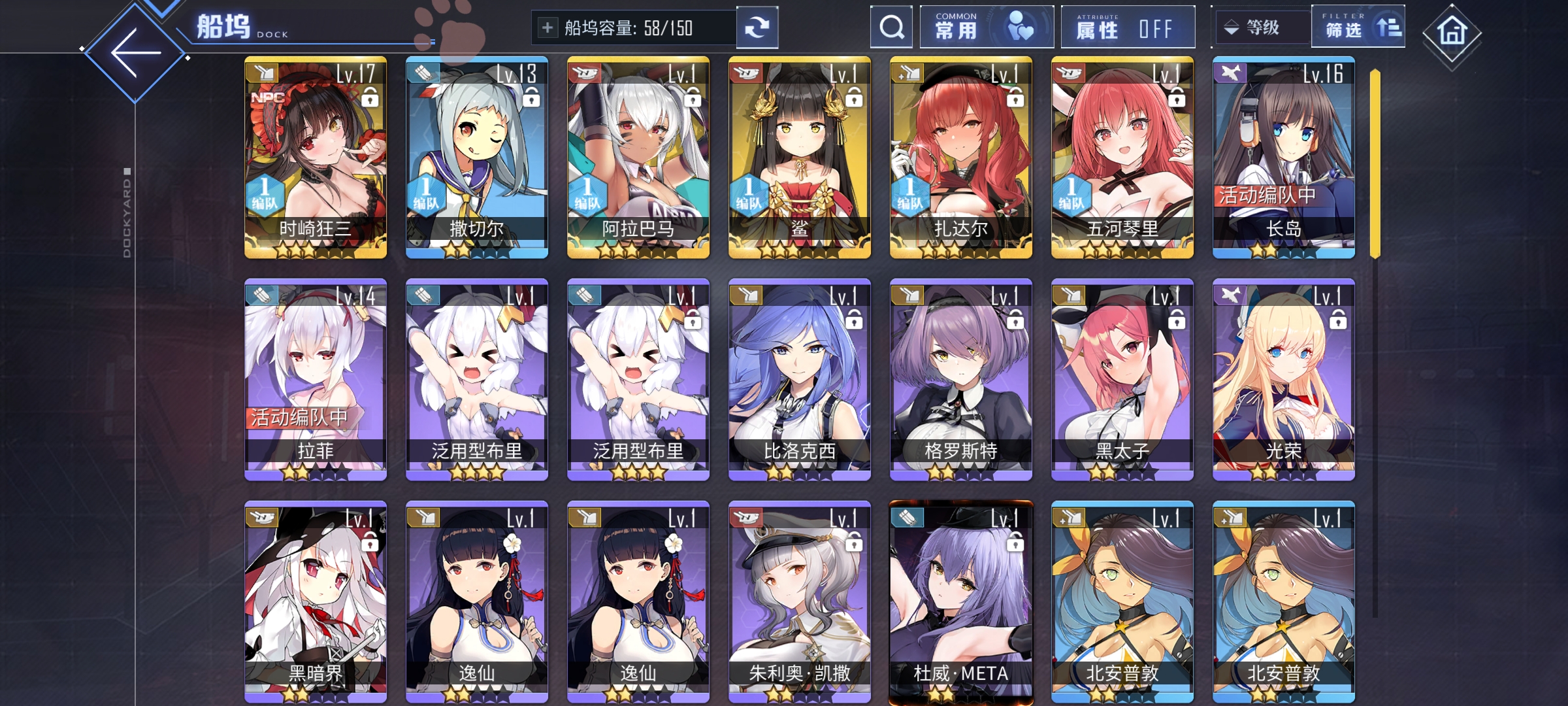Open the 等级 level sorting dropdown
The width and height of the screenshot is (1568, 706).
[x=1259, y=27]
